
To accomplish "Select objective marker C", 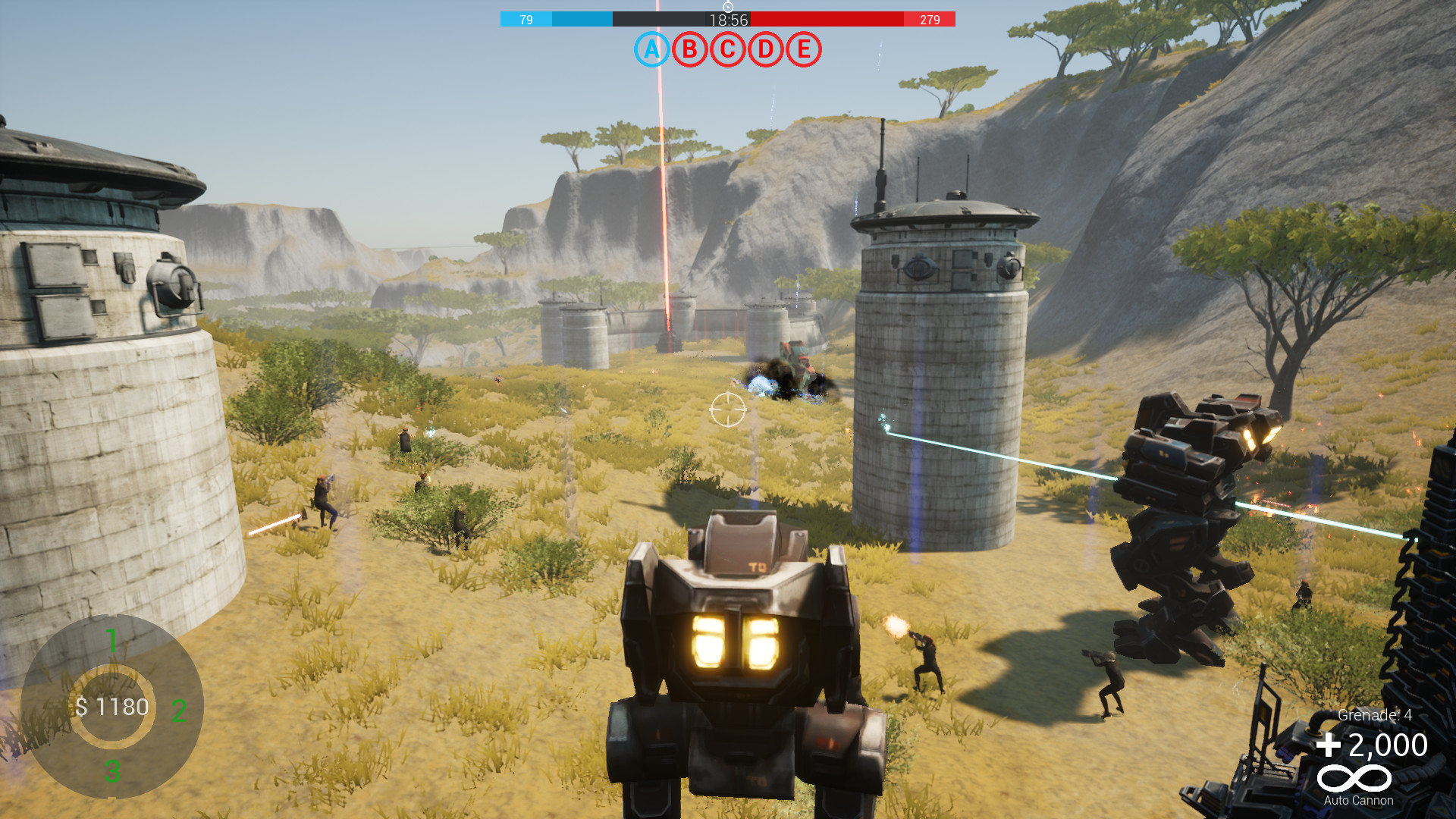I will tap(726, 52).
